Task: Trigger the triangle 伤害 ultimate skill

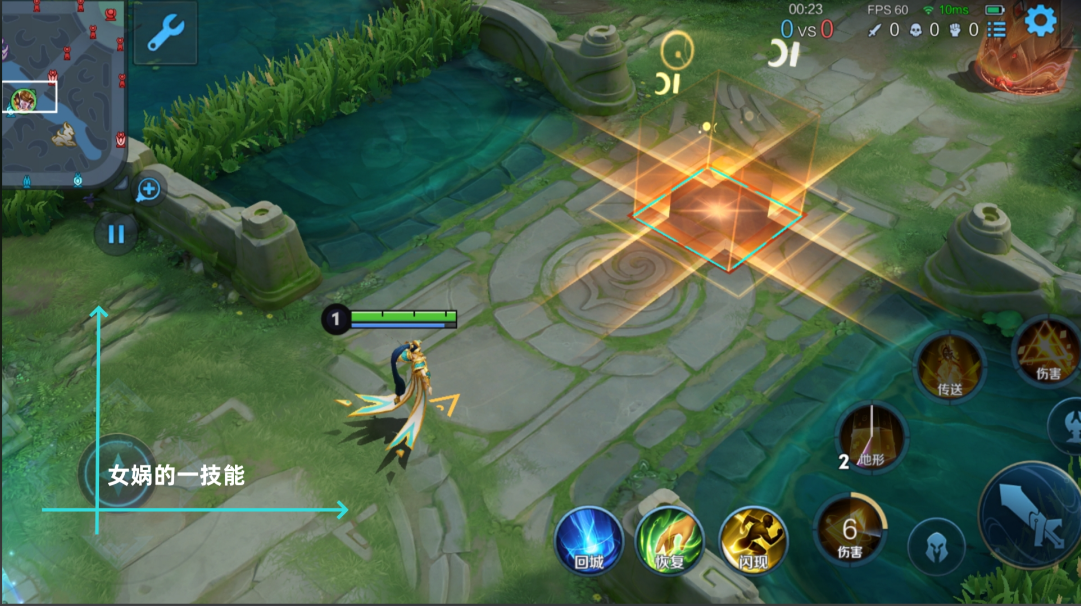Action: tap(1047, 352)
